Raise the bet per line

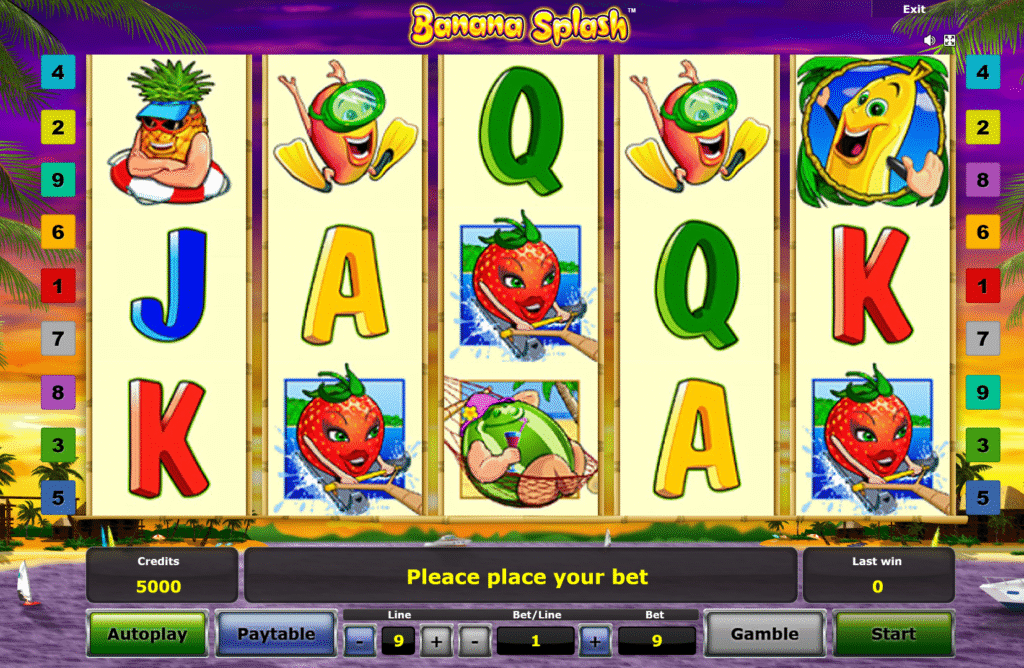click(x=594, y=640)
